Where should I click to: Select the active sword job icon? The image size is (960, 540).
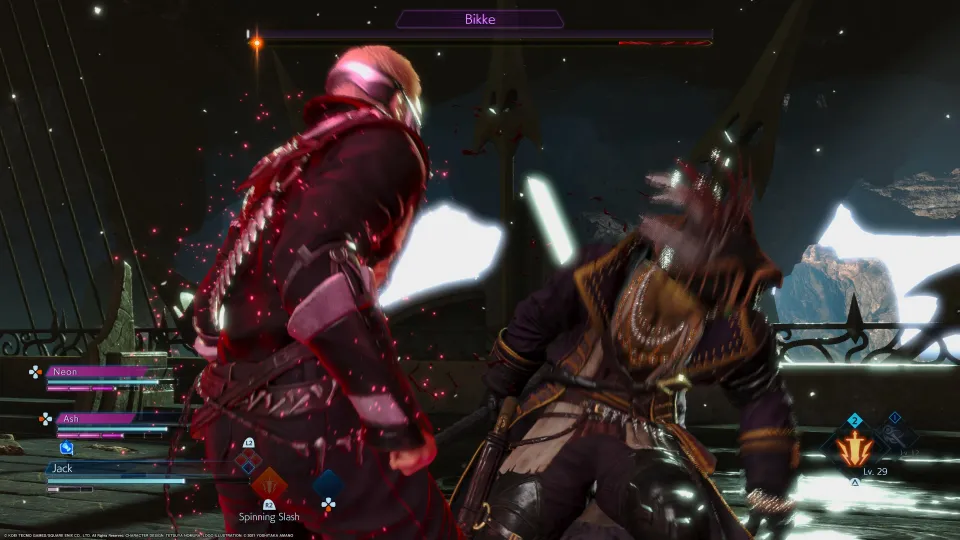click(x=853, y=447)
